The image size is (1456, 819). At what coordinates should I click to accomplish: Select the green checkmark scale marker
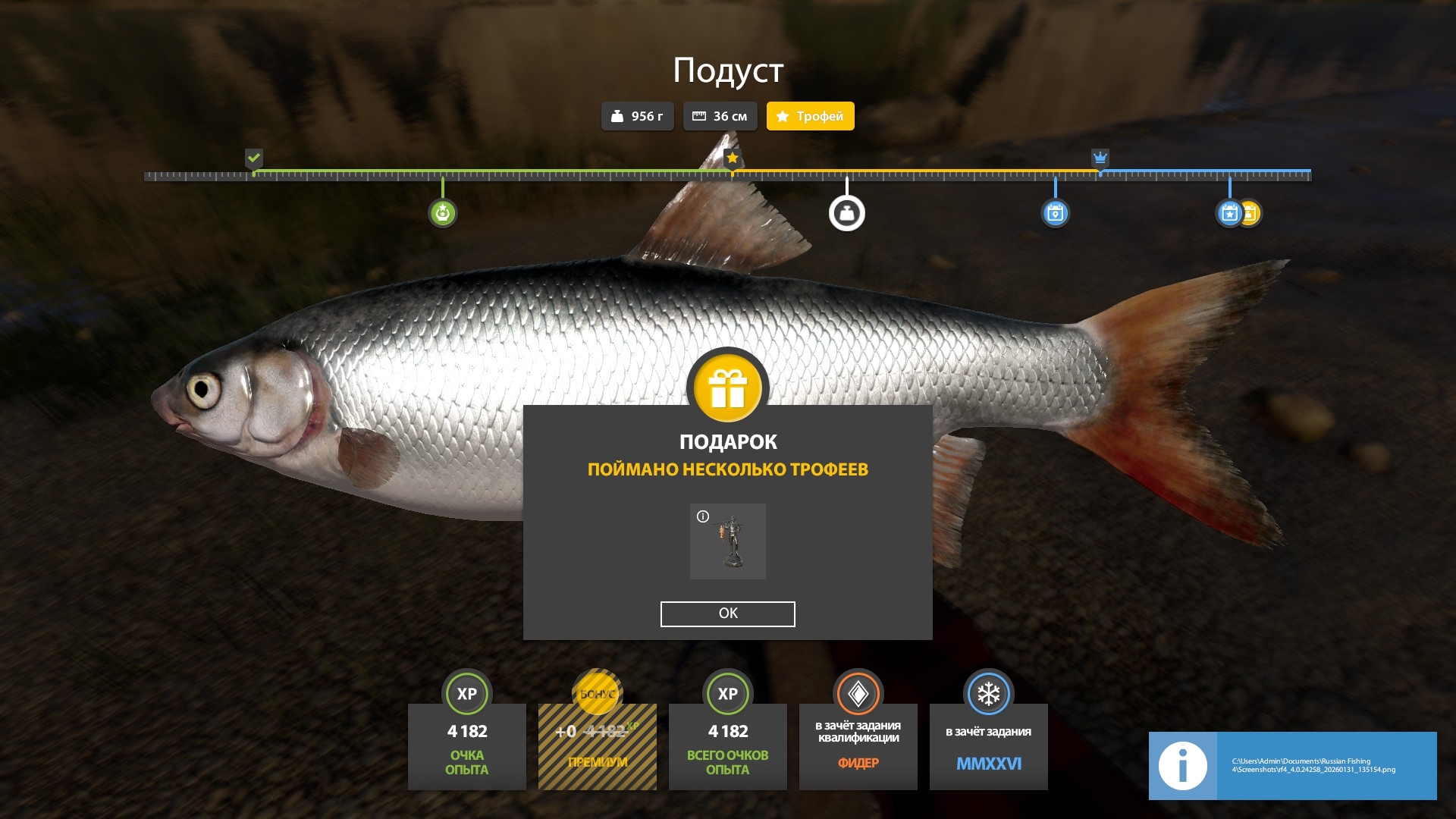tap(254, 158)
